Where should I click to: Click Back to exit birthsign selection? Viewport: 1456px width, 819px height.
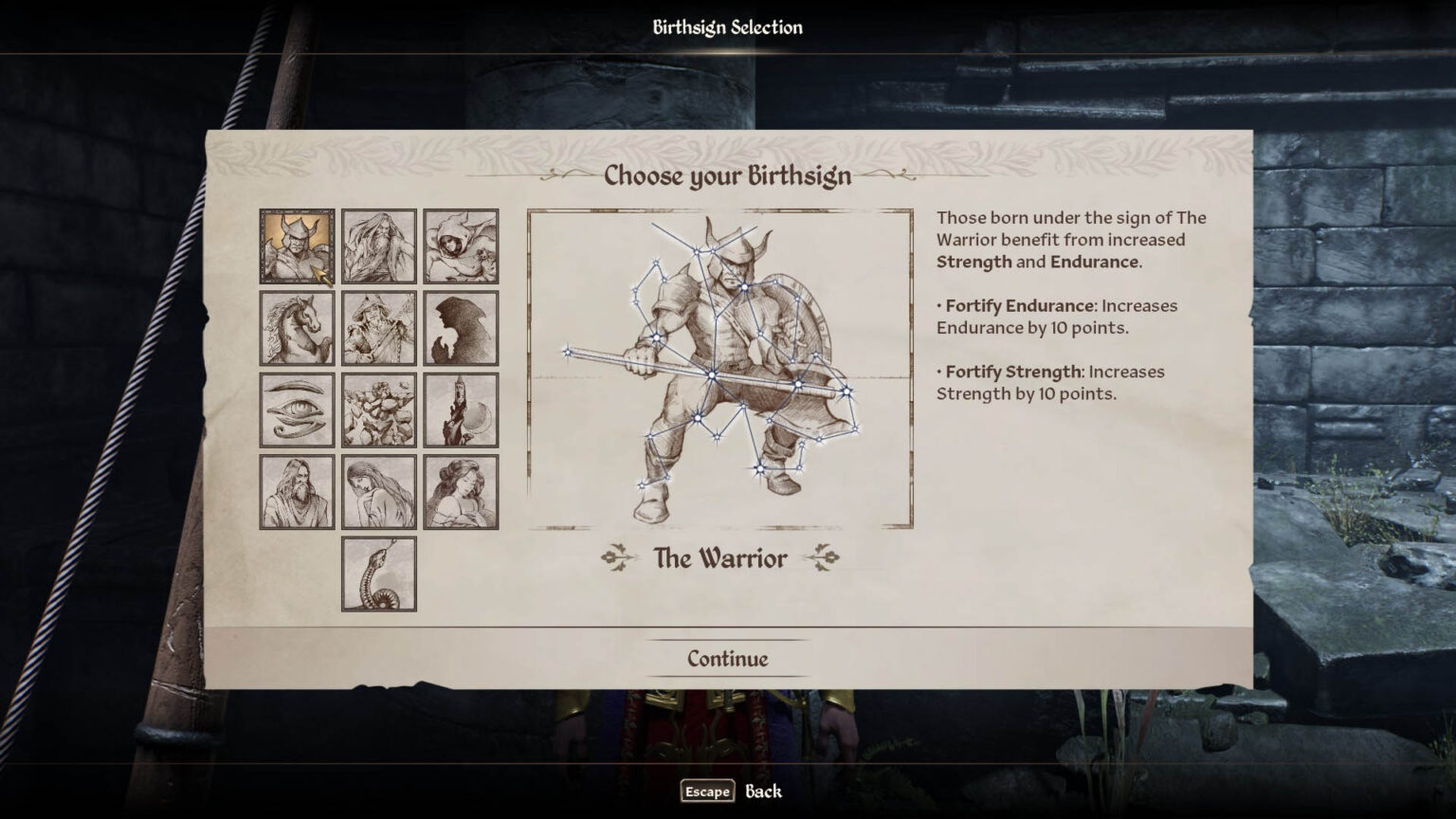[x=764, y=791]
